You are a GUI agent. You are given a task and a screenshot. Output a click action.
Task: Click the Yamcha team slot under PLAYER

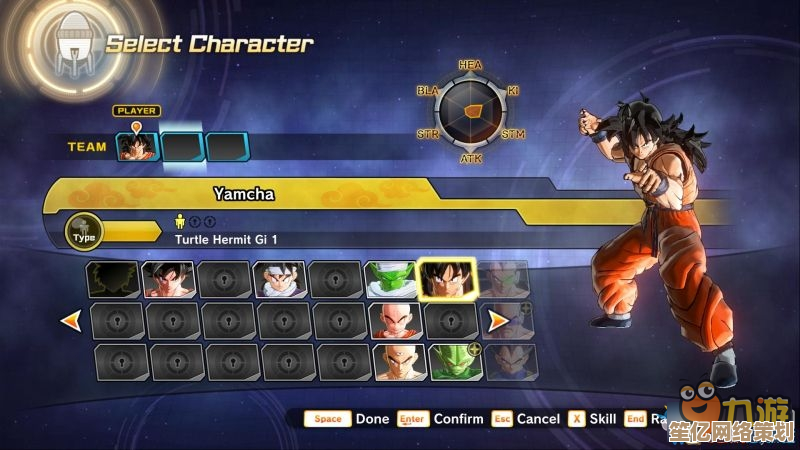point(138,147)
